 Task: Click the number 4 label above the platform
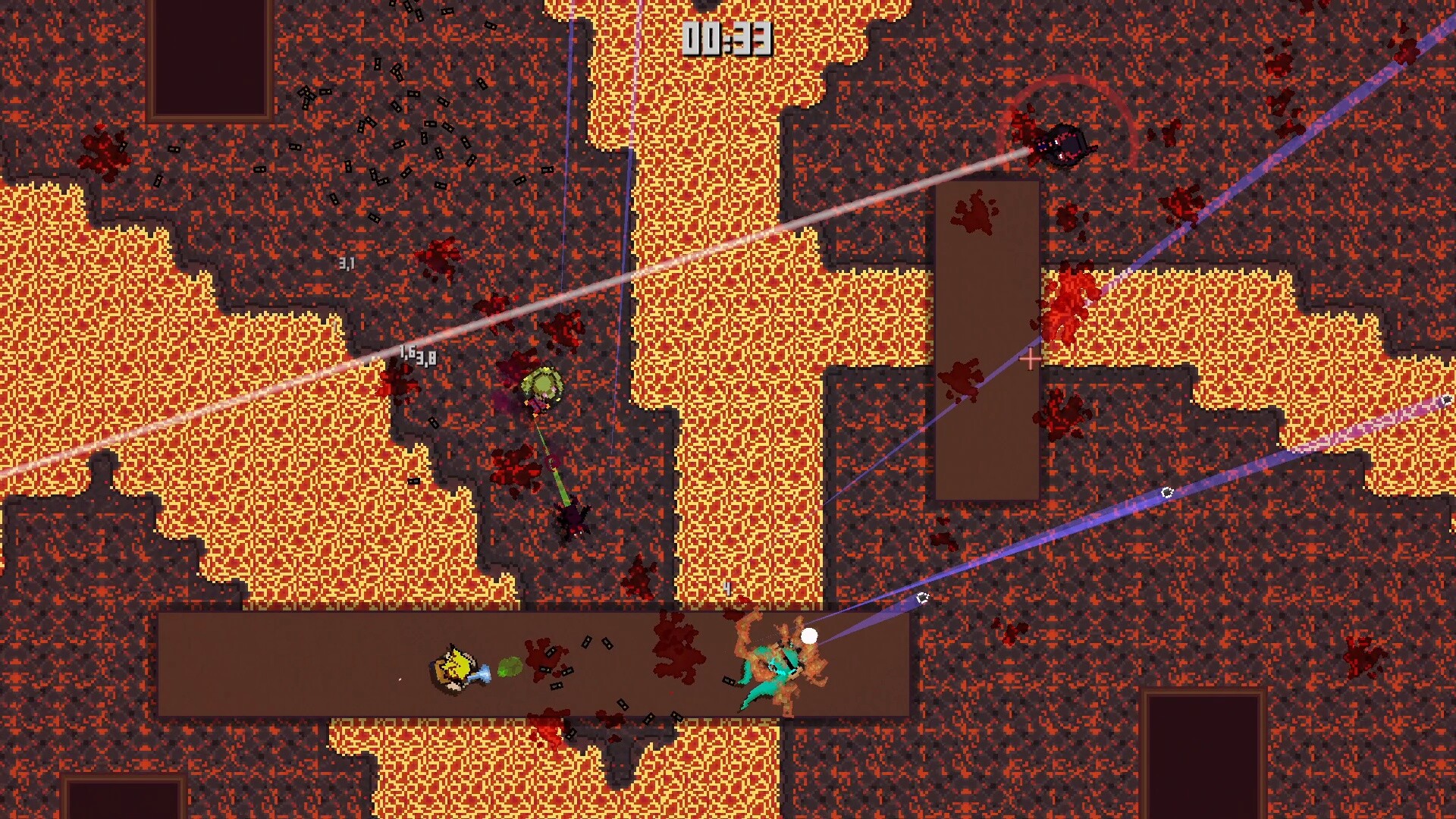726,588
